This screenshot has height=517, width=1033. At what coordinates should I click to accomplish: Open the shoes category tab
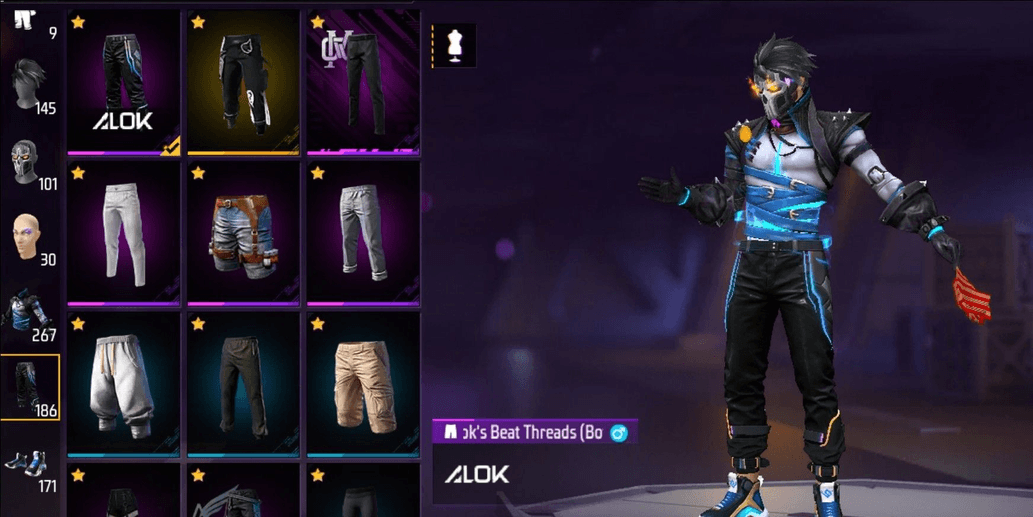coord(30,467)
